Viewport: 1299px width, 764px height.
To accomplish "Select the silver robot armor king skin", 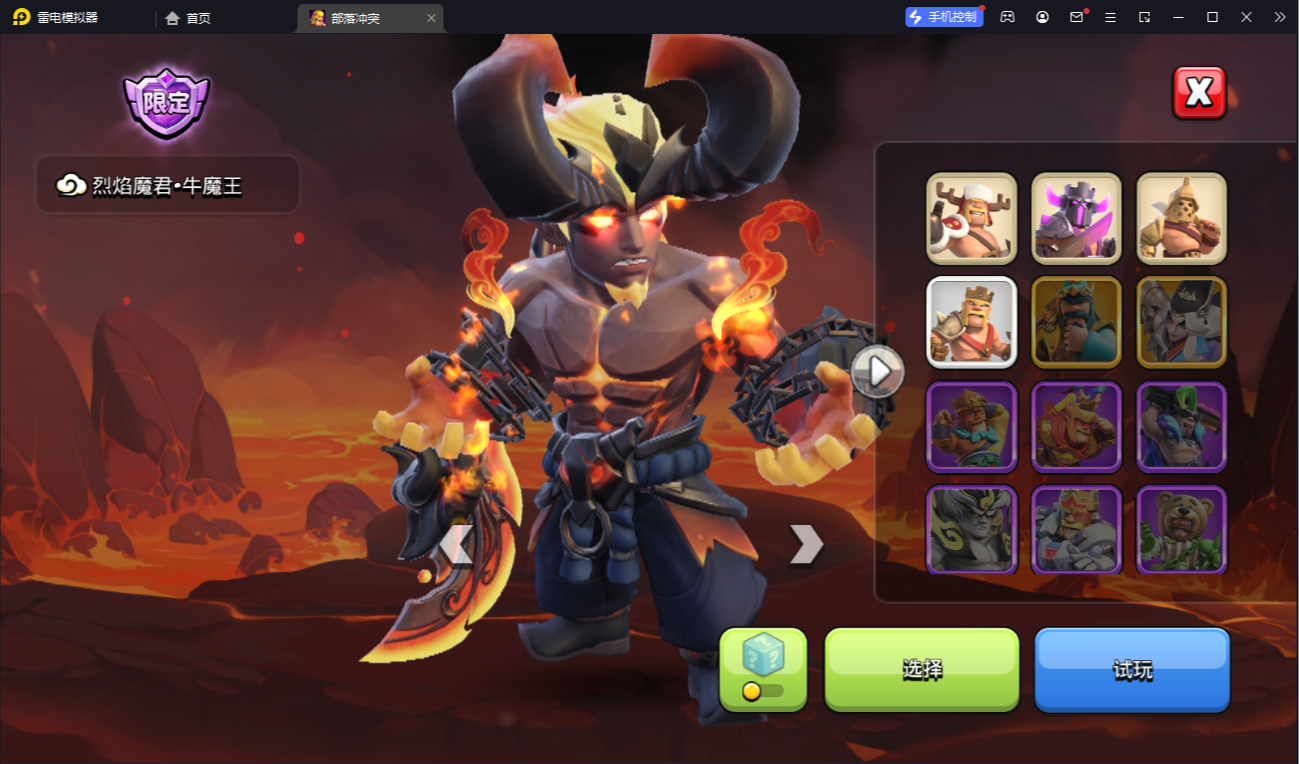I will point(1076,530).
